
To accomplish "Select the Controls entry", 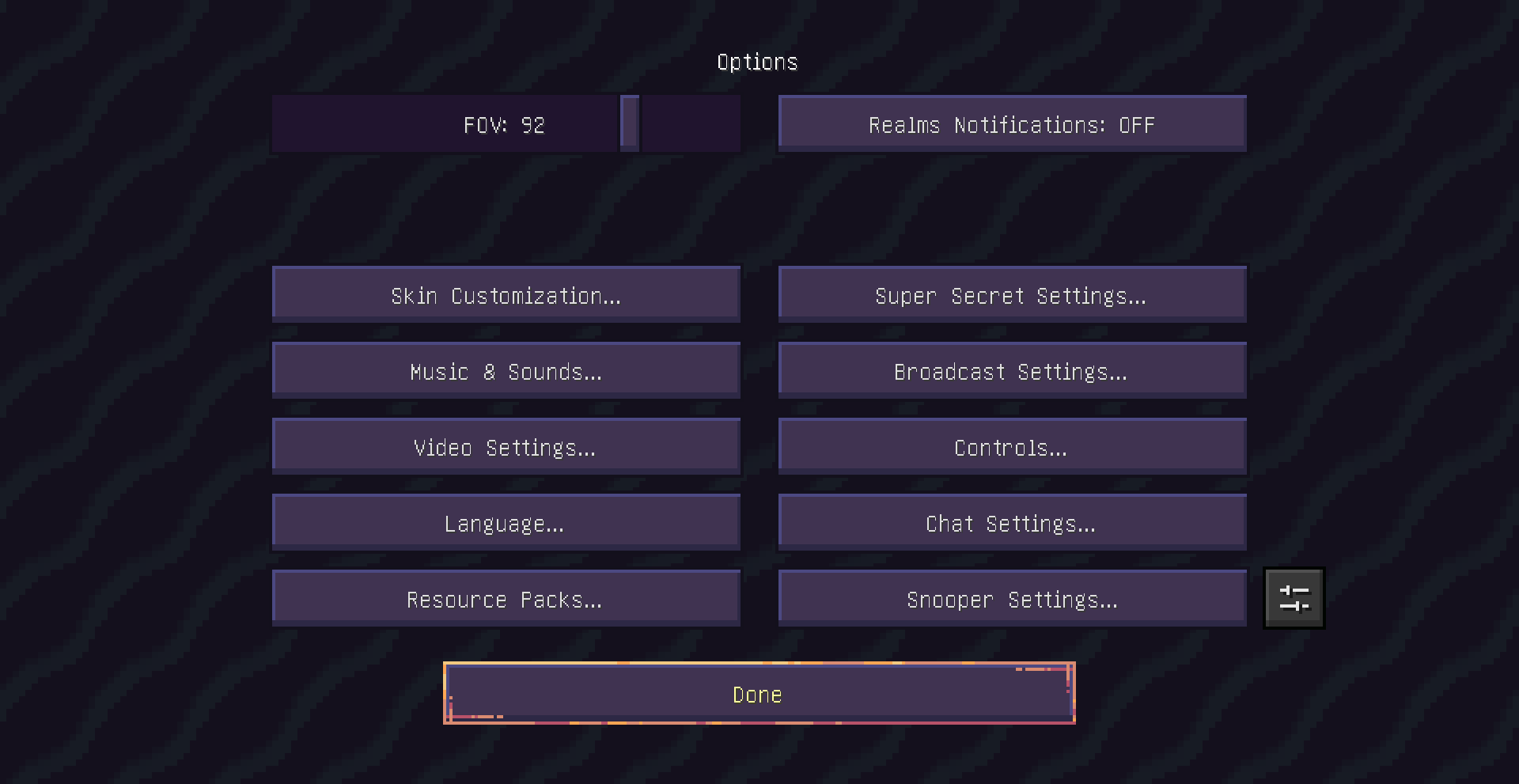I will pos(1011,445).
